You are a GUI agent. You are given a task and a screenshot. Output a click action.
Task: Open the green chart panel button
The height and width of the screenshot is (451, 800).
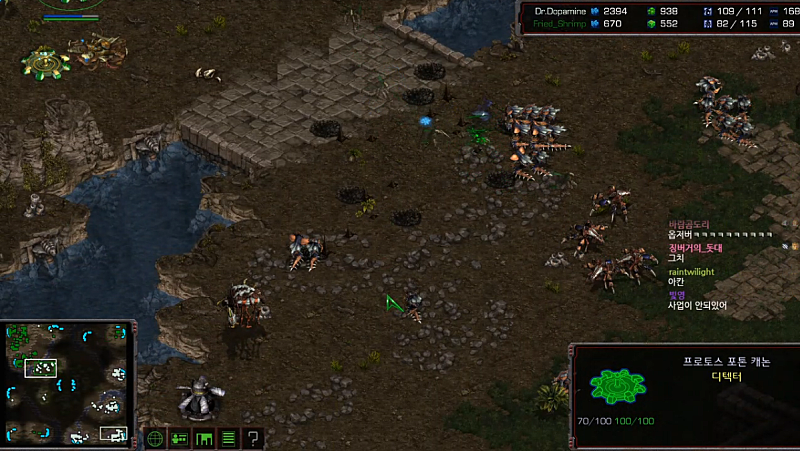(x=204, y=438)
